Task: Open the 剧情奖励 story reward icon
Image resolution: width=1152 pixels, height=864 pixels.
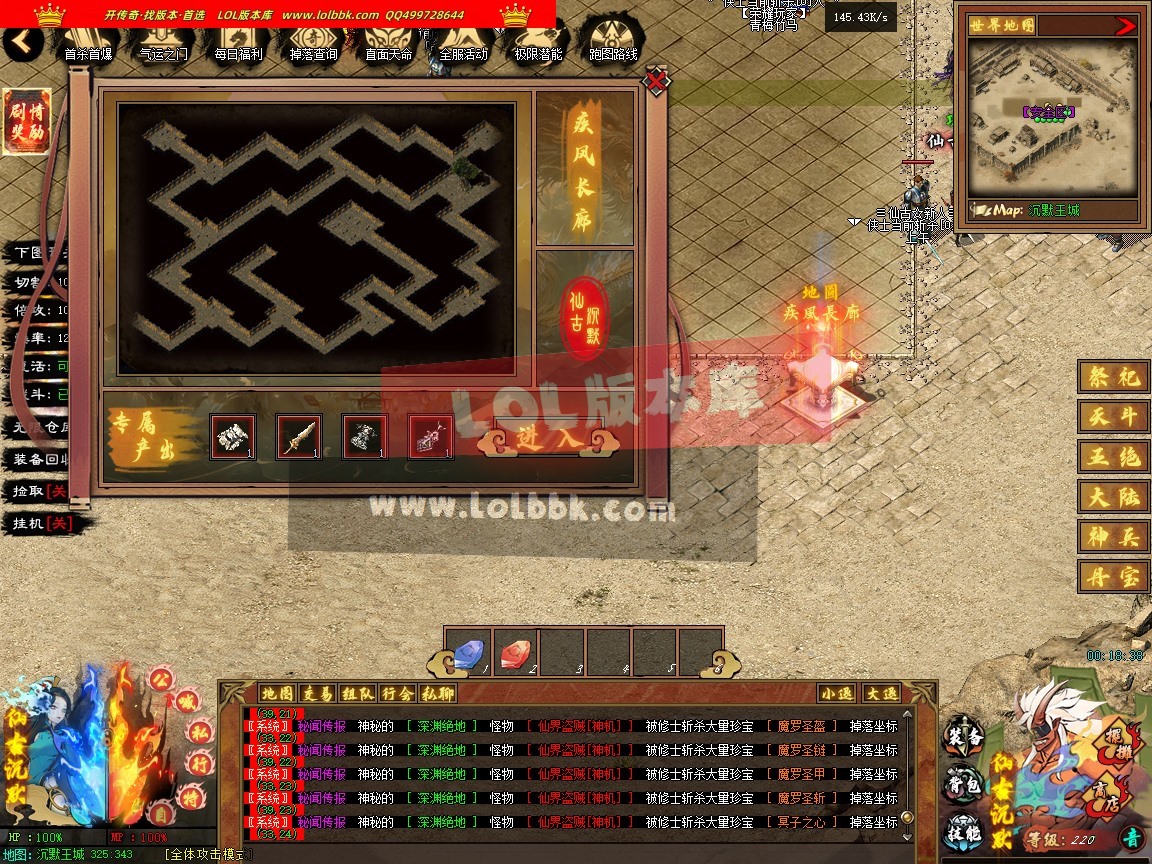Action: point(28,123)
